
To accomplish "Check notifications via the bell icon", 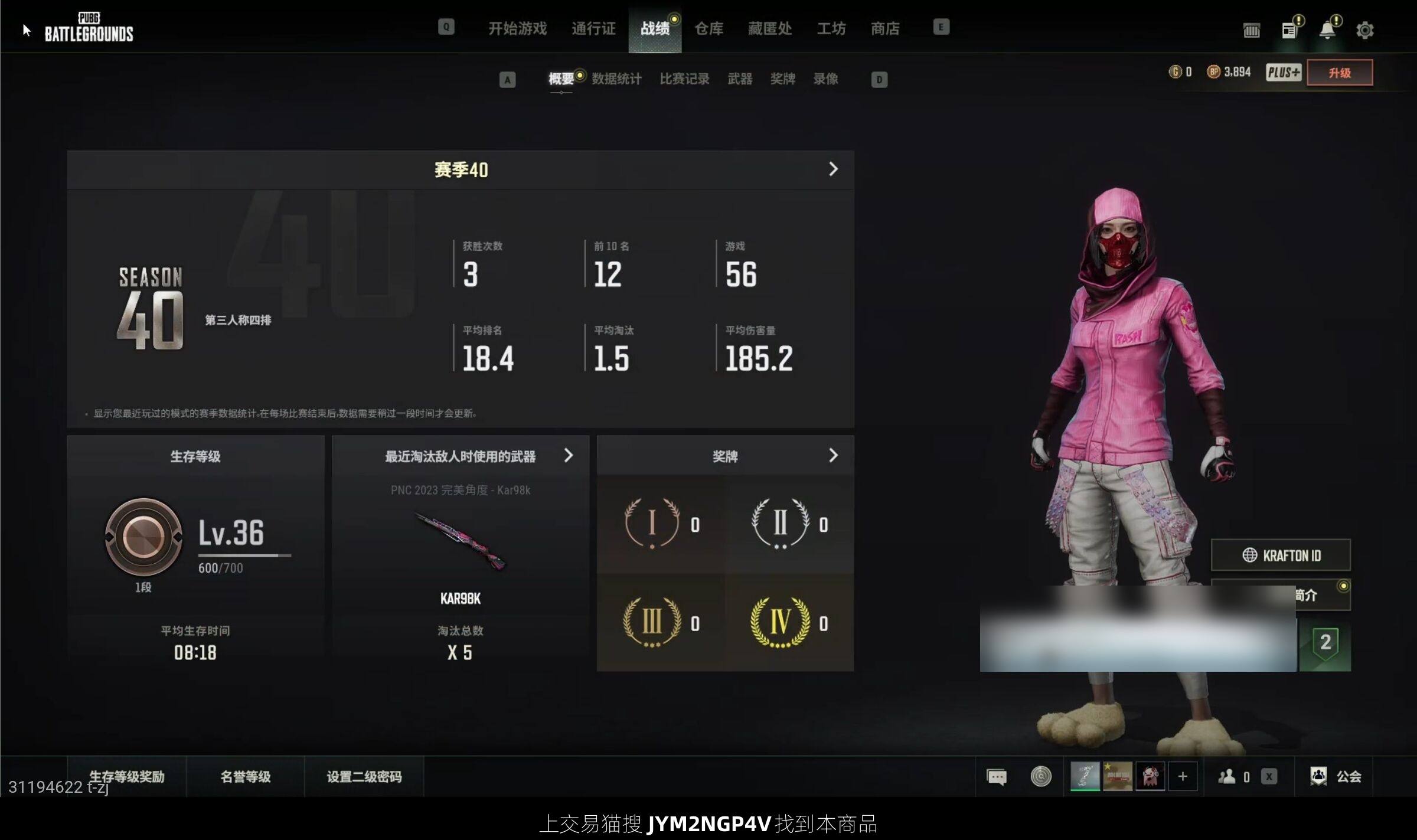I will pos(1327,30).
